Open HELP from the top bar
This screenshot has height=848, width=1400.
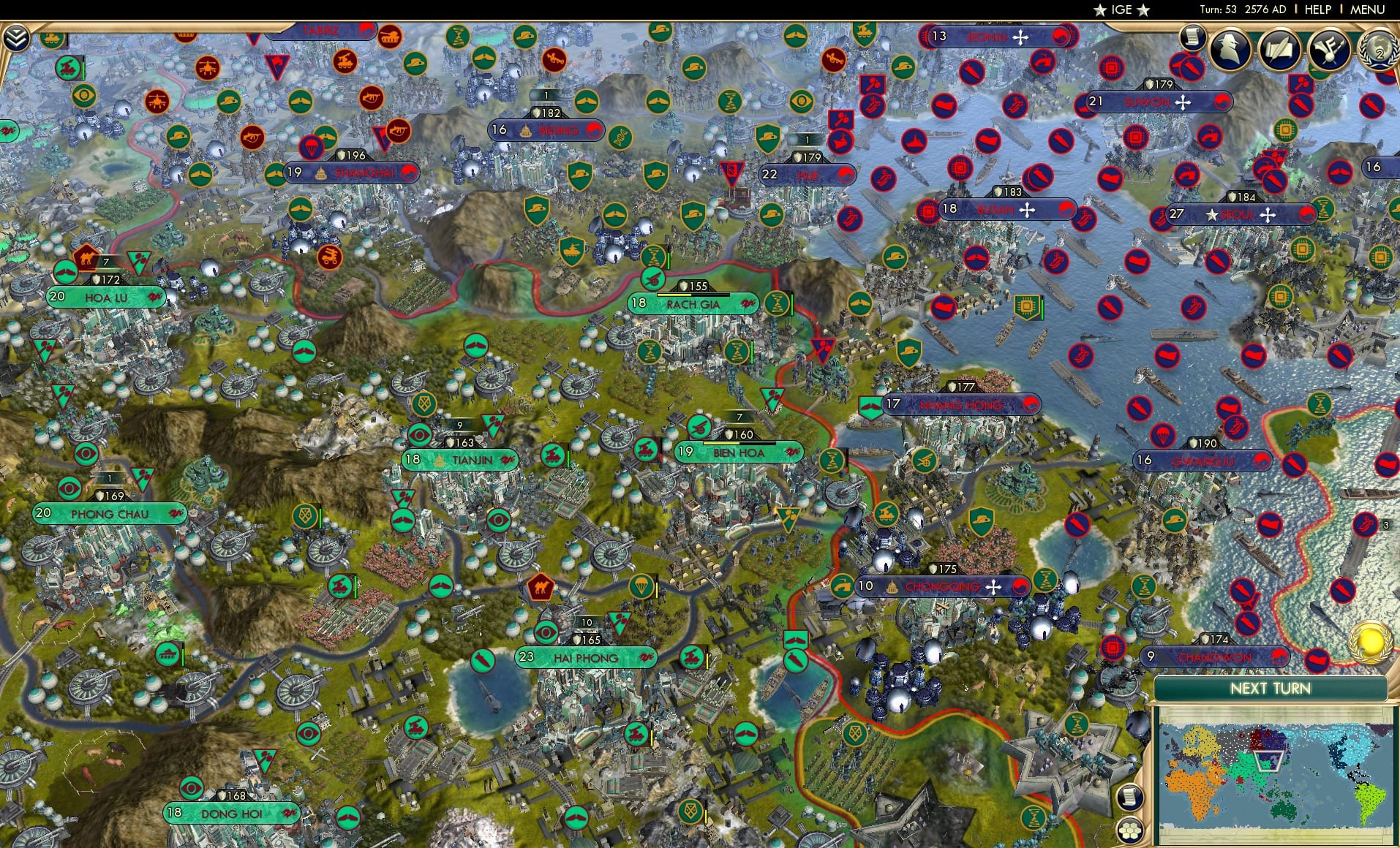pos(1317,10)
